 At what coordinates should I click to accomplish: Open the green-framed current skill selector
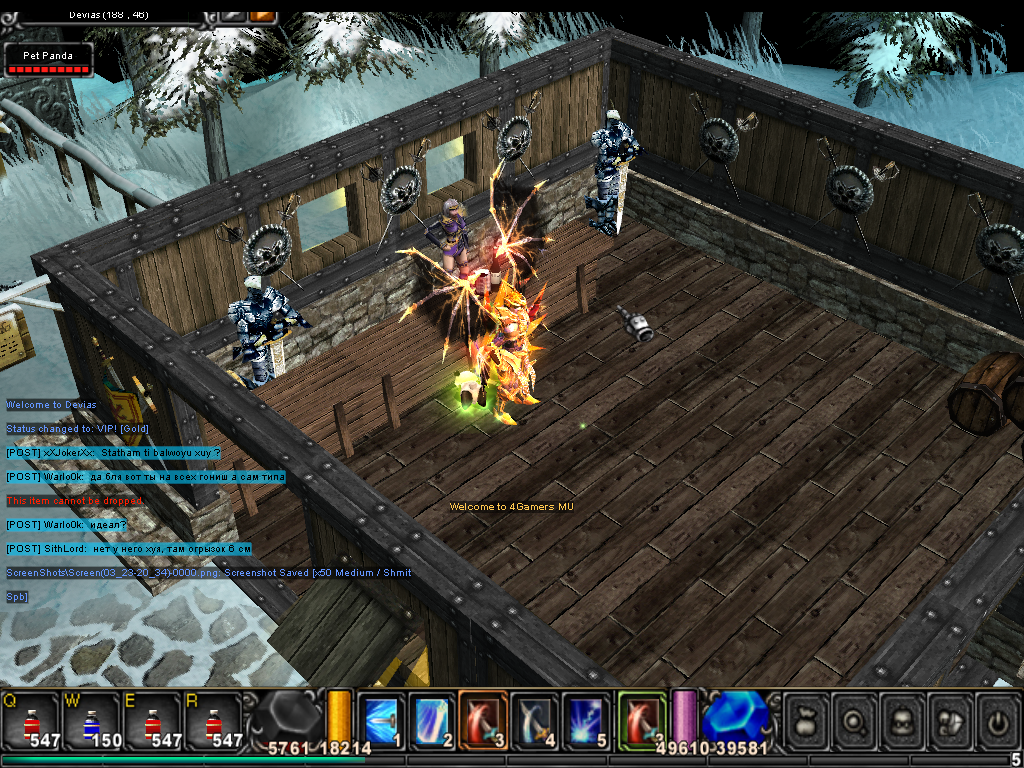click(x=642, y=720)
